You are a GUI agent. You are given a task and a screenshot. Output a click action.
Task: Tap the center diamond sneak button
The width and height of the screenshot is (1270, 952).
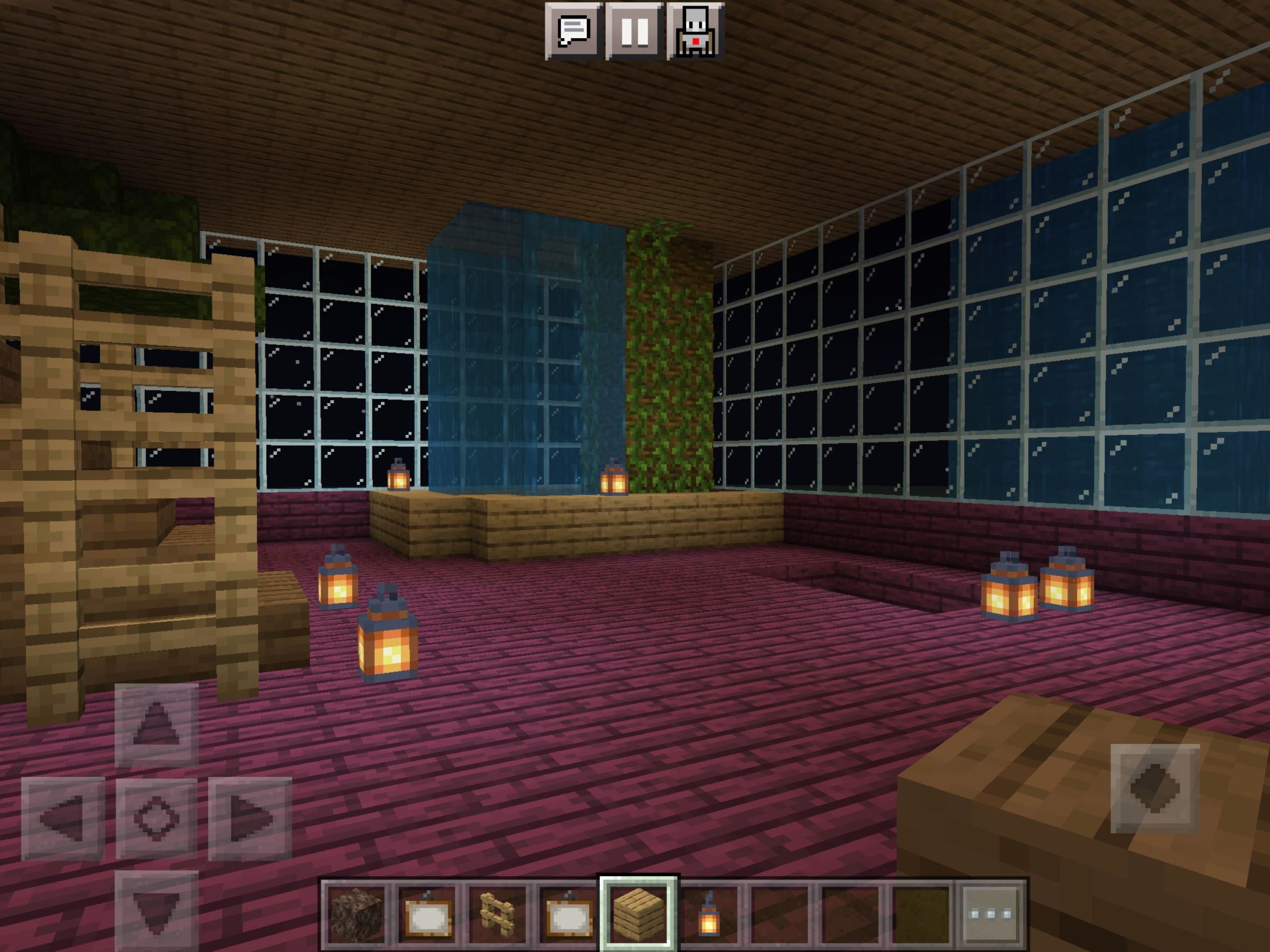[x=156, y=818]
